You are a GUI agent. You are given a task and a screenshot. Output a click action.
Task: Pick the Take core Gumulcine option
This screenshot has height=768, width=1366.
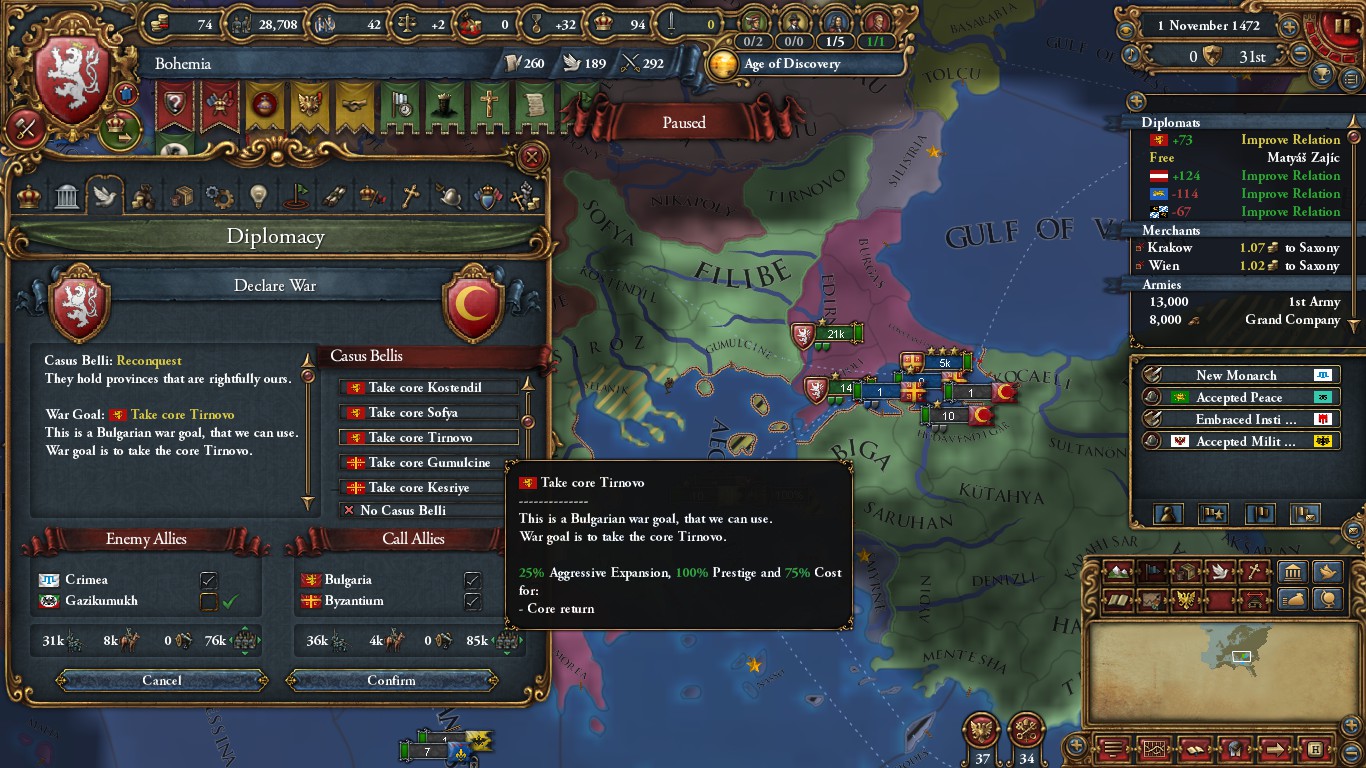tap(428, 462)
